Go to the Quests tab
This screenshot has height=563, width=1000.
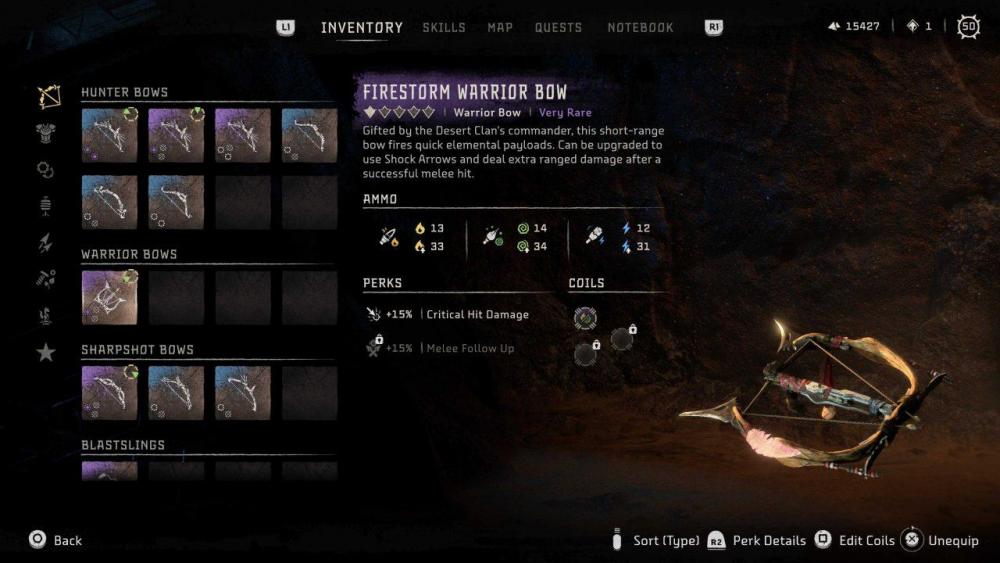click(x=558, y=27)
